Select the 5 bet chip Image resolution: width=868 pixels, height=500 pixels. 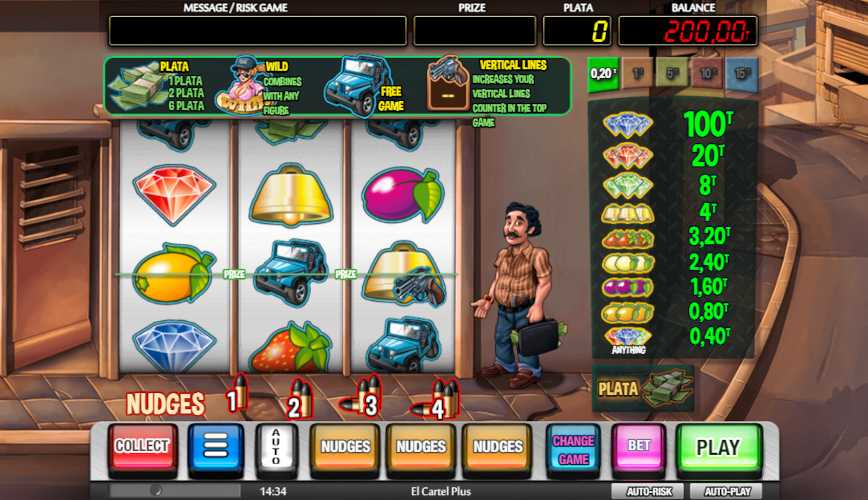tap(672, 73)
